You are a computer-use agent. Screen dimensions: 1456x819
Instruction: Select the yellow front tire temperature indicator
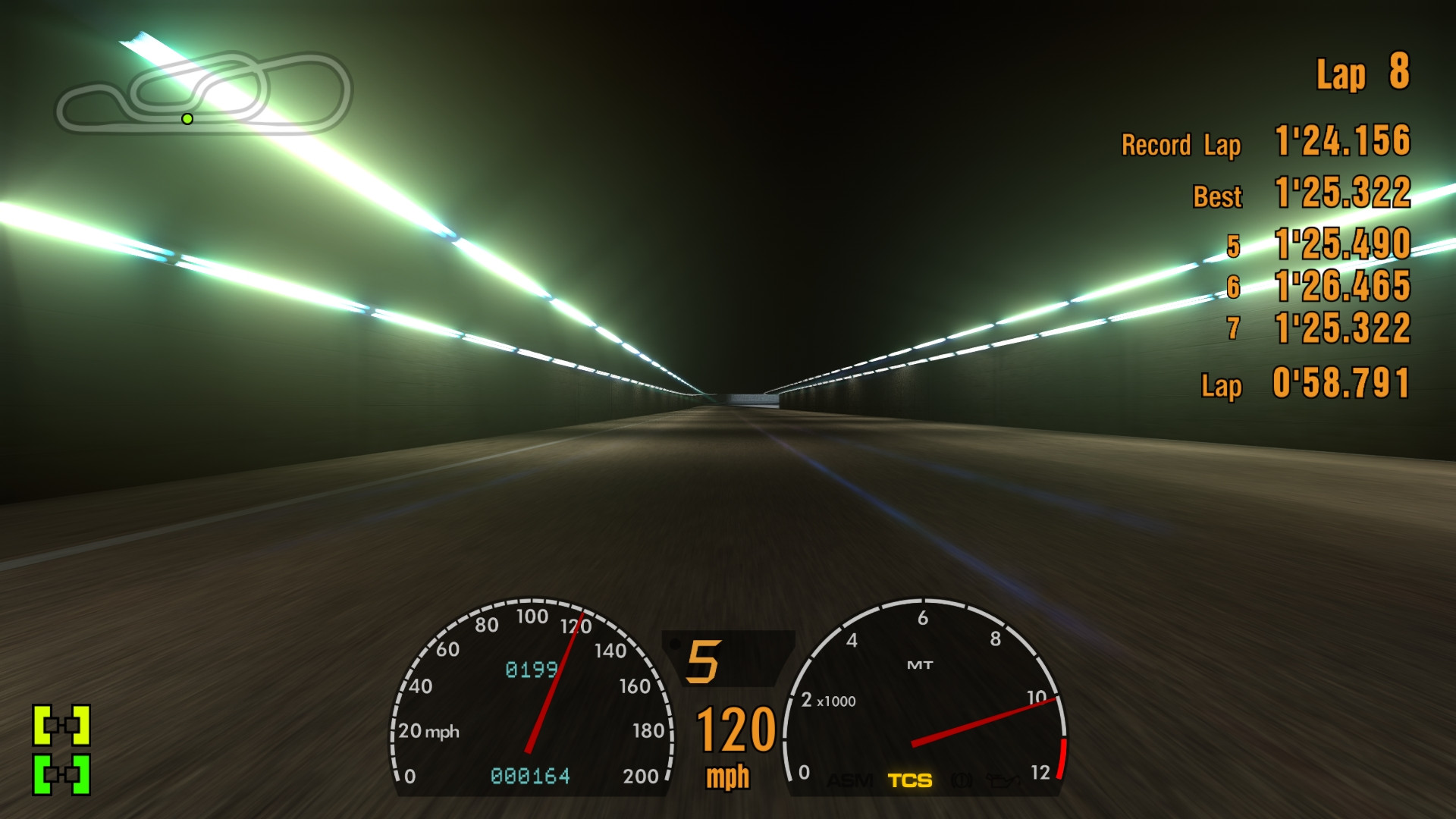point(61,724)
